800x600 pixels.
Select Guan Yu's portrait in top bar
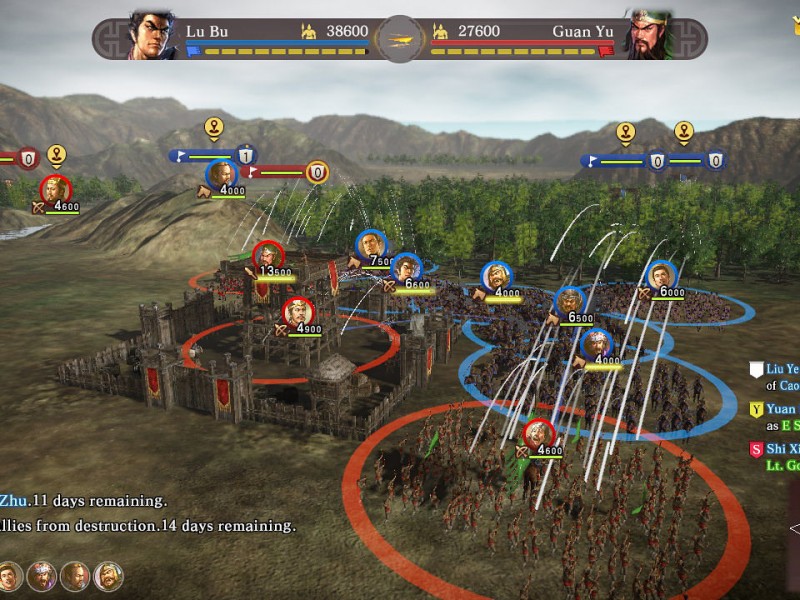coord(648,36)
